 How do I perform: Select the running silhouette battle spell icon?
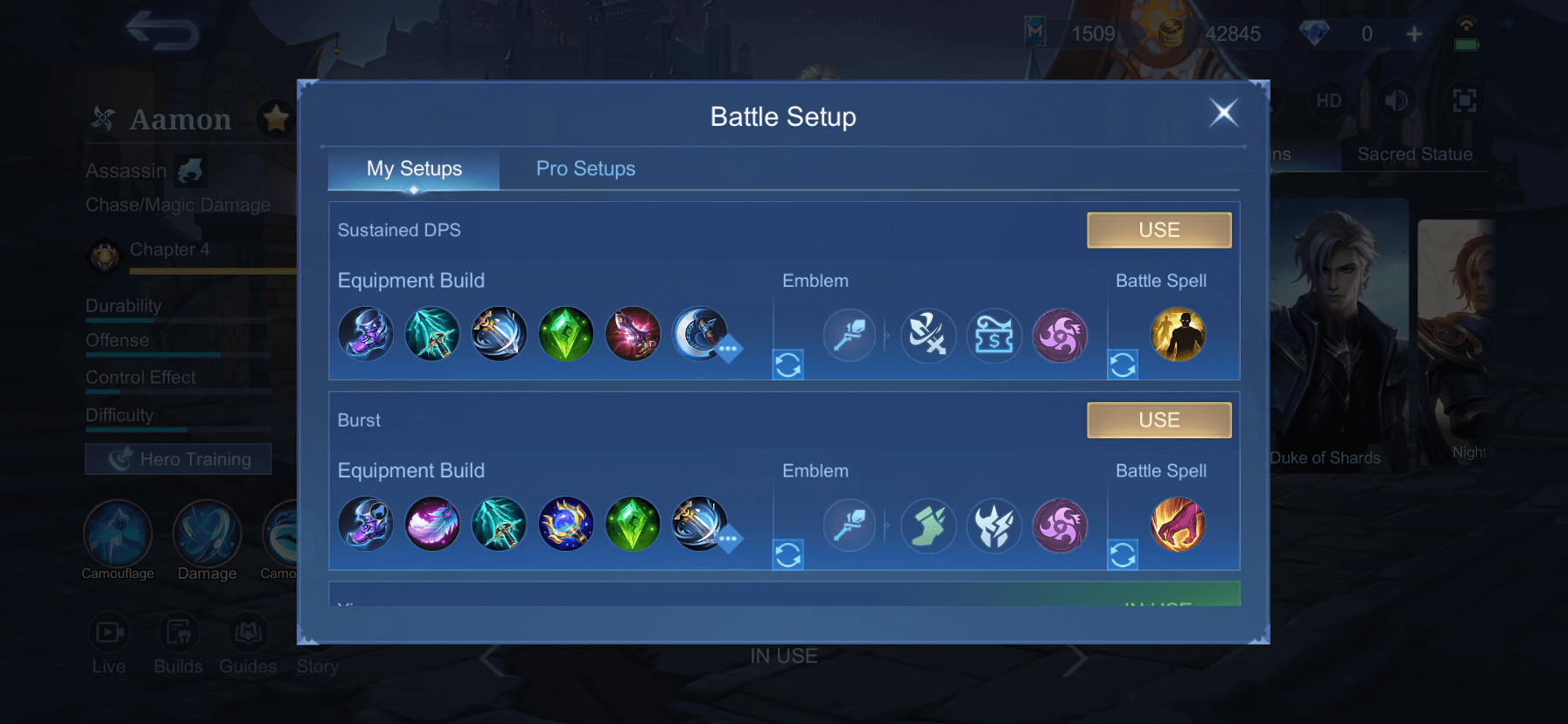point(1178,335)
